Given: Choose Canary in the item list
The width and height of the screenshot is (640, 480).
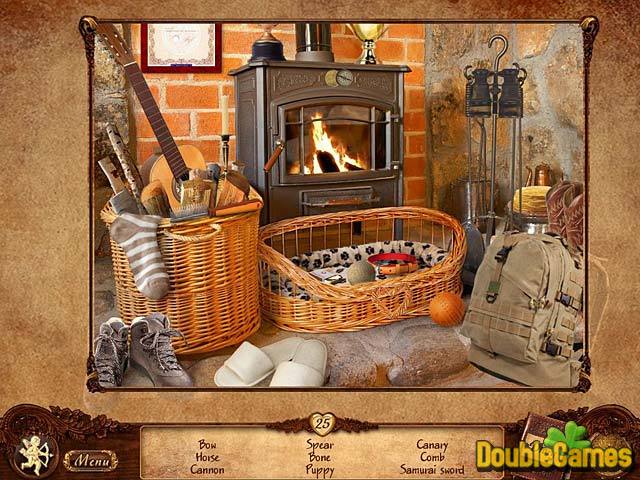Looking at the screenshot, I should pyautogui.click(x=432, y=444).
